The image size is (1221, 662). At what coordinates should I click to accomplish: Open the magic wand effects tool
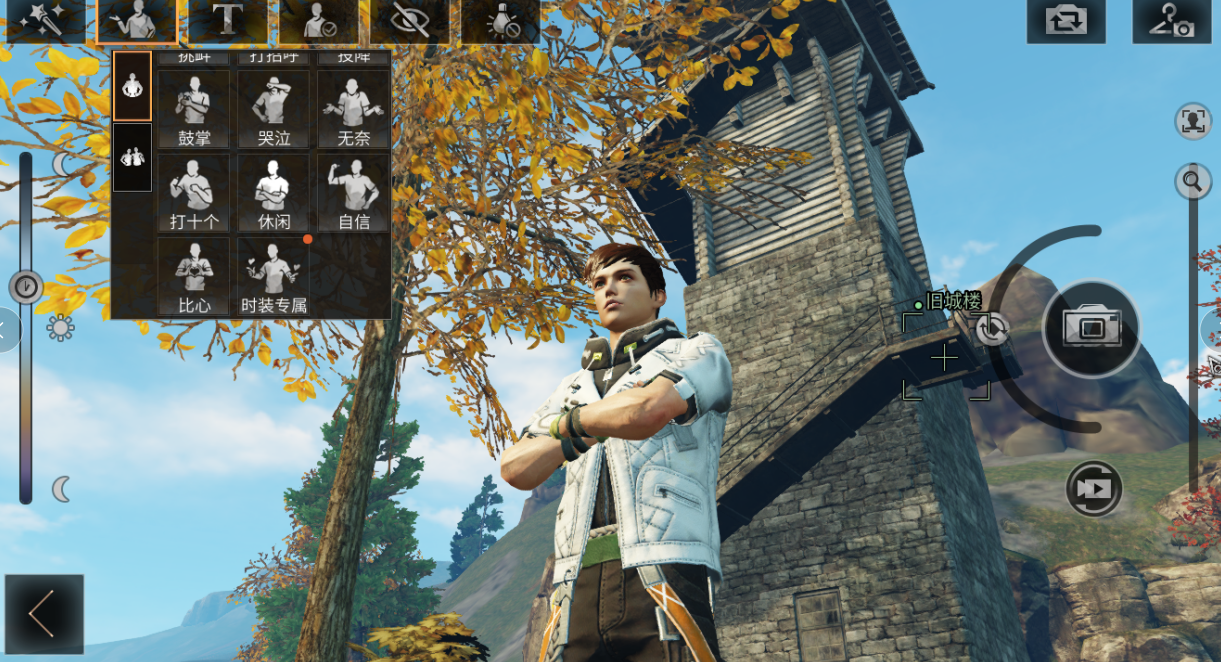click(x=45, y=21)
